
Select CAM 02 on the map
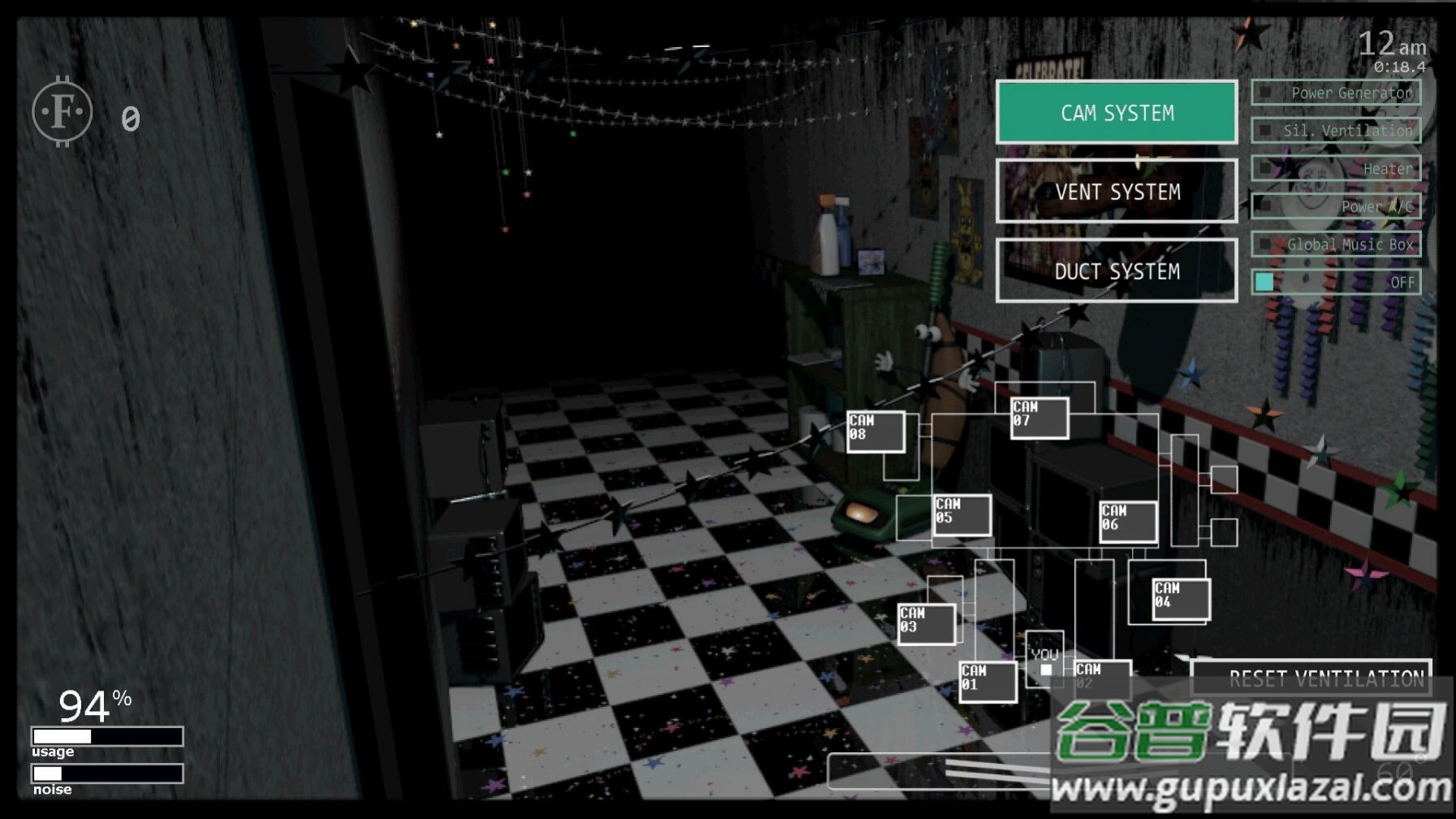[1102, 678]
